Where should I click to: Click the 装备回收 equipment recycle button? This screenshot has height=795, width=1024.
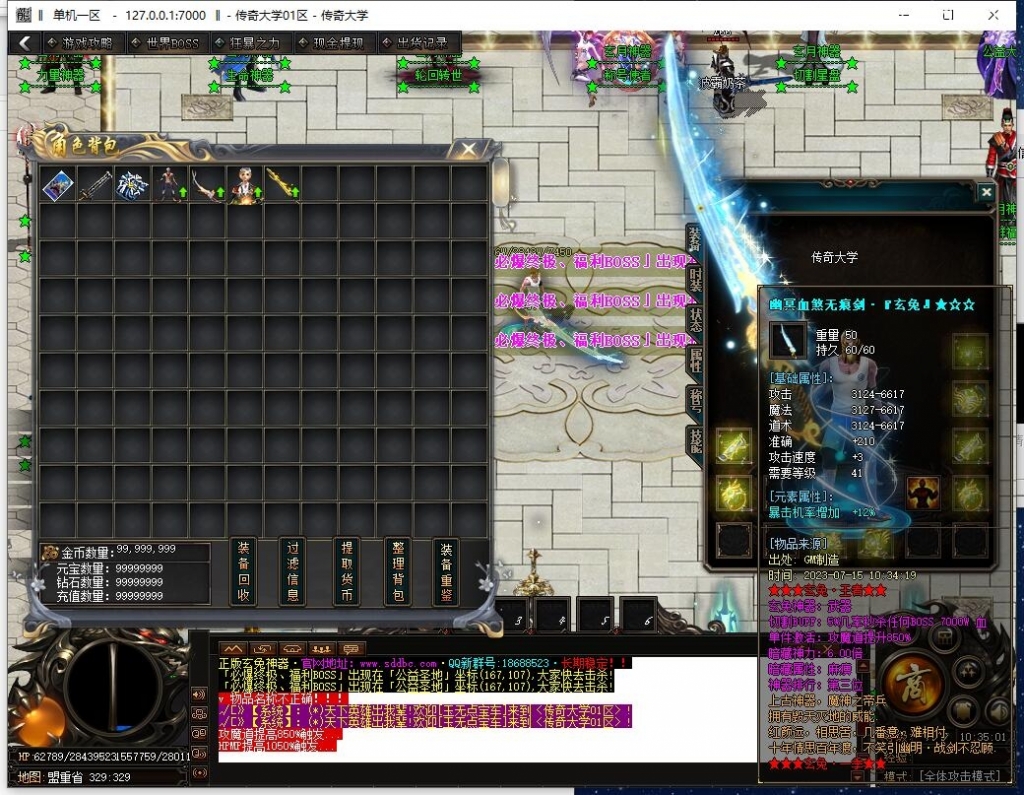(x=243, y=572)
